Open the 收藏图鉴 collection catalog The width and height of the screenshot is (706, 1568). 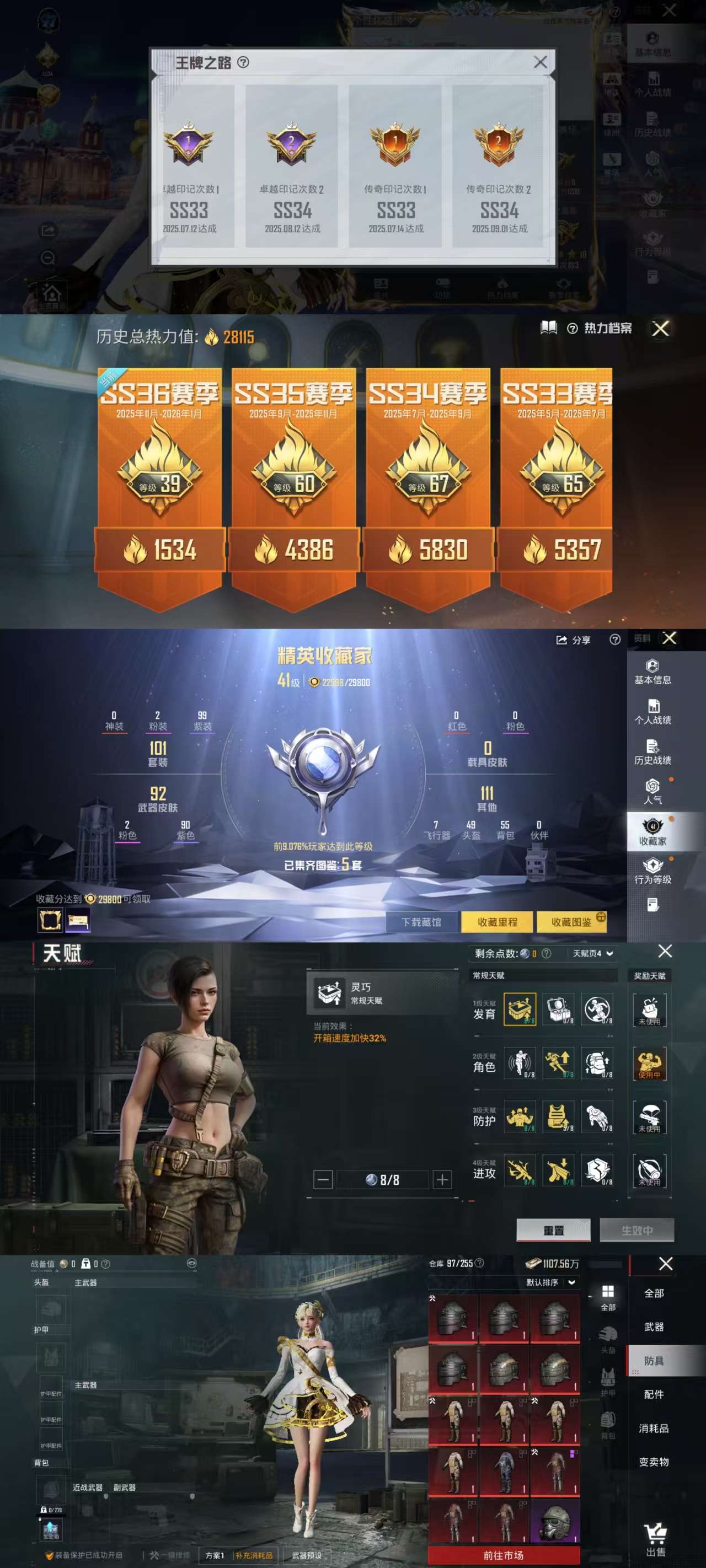[x=571, y=922]
